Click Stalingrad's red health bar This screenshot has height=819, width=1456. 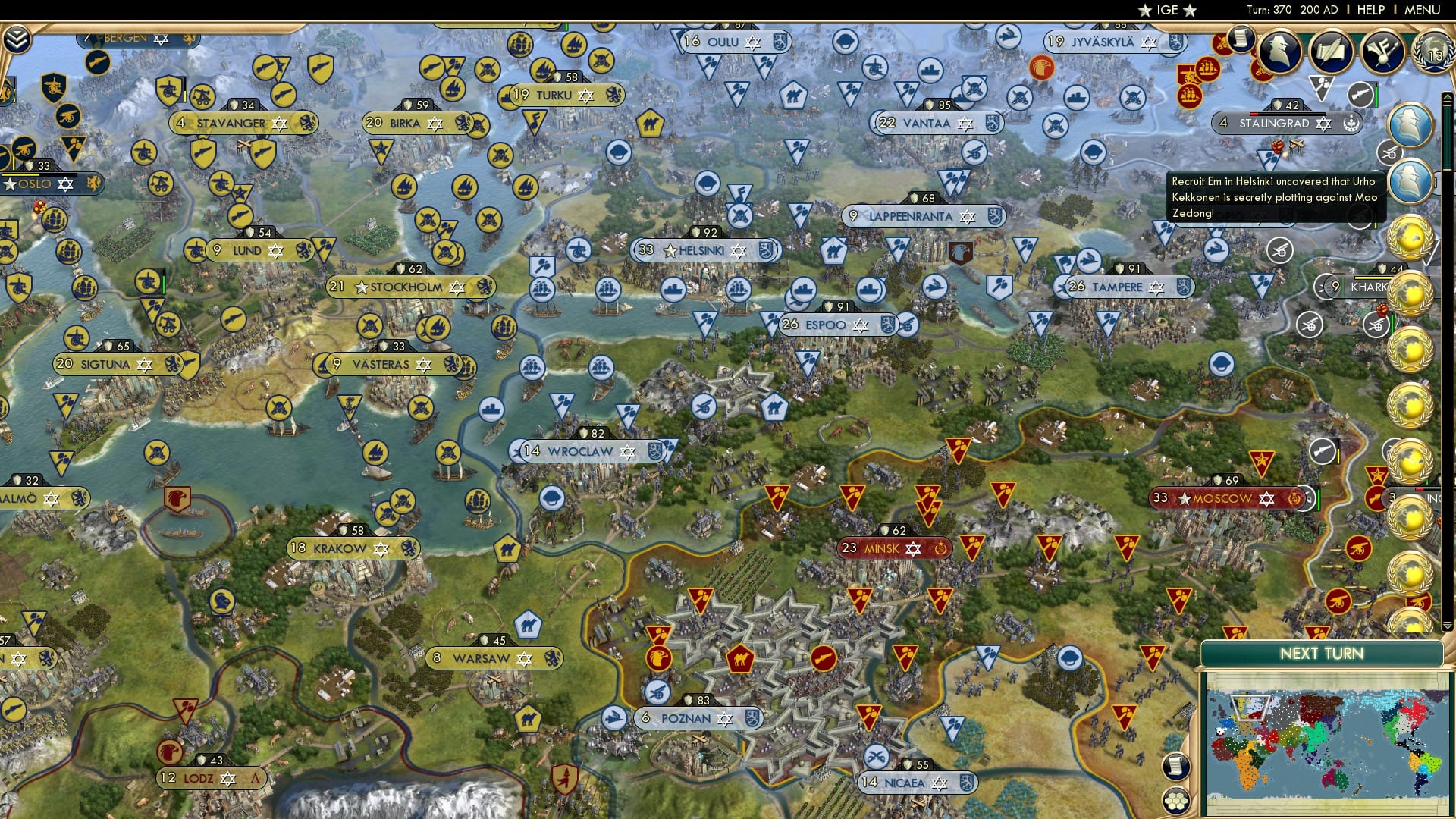[1254, 113]
